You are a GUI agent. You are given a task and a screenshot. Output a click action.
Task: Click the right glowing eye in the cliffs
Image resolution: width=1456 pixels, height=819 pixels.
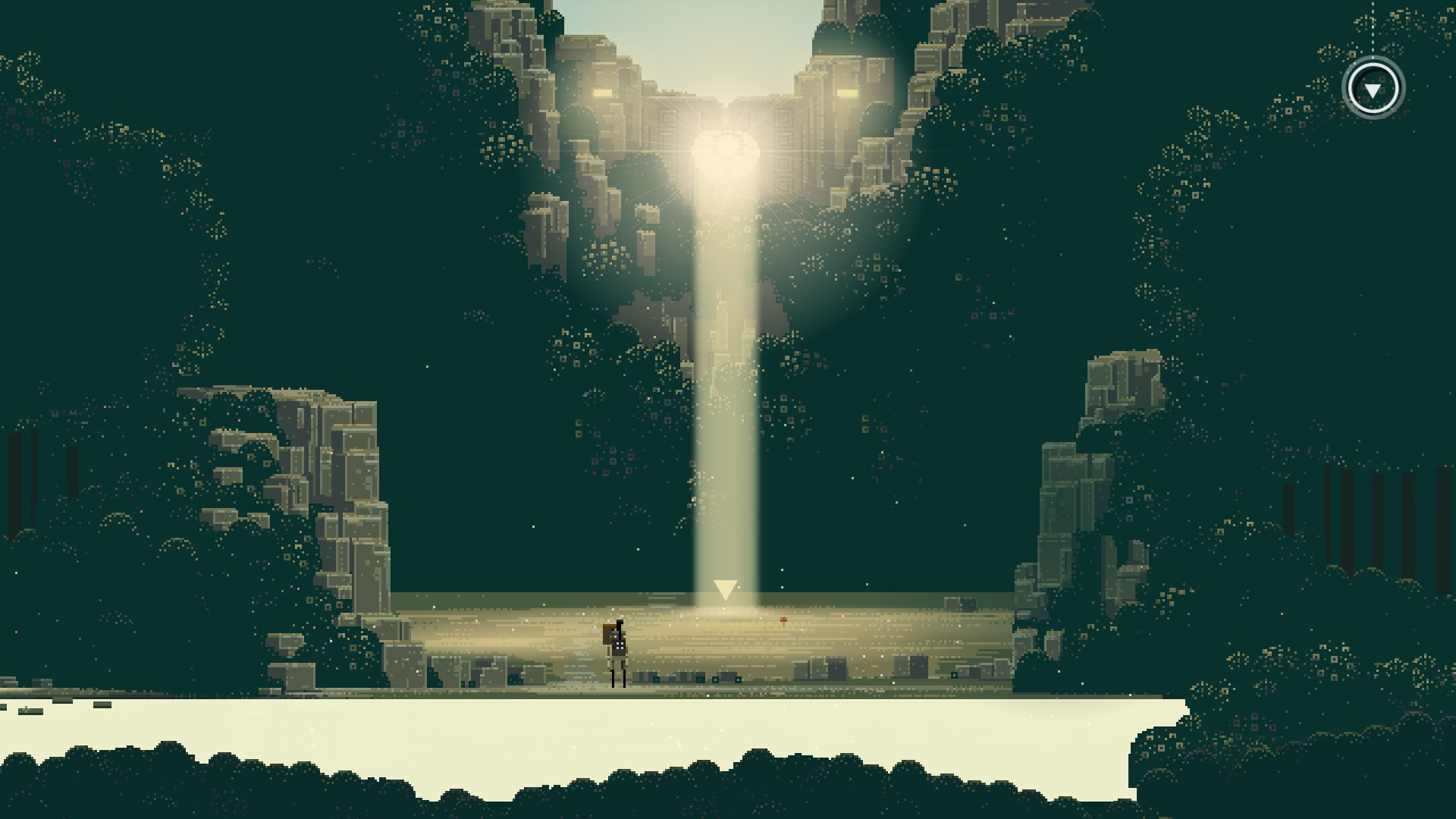click(847, 93)
